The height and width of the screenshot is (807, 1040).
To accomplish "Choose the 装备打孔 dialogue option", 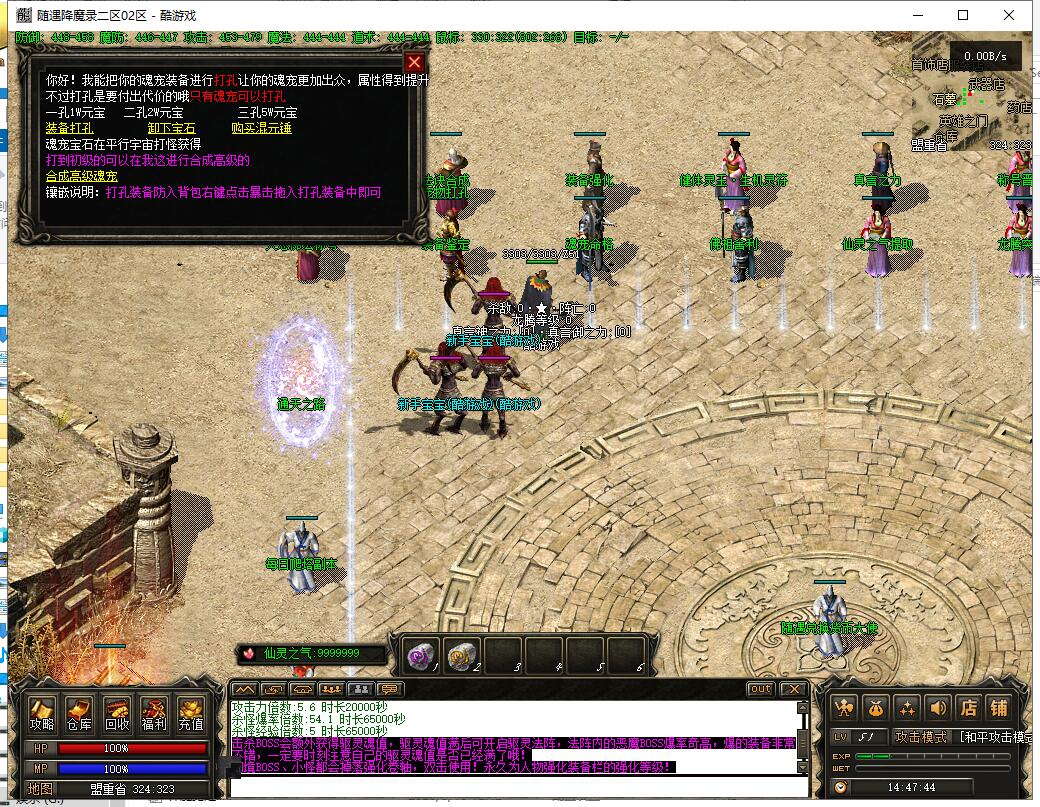I will pyautogui.click(x=70, y=128).
